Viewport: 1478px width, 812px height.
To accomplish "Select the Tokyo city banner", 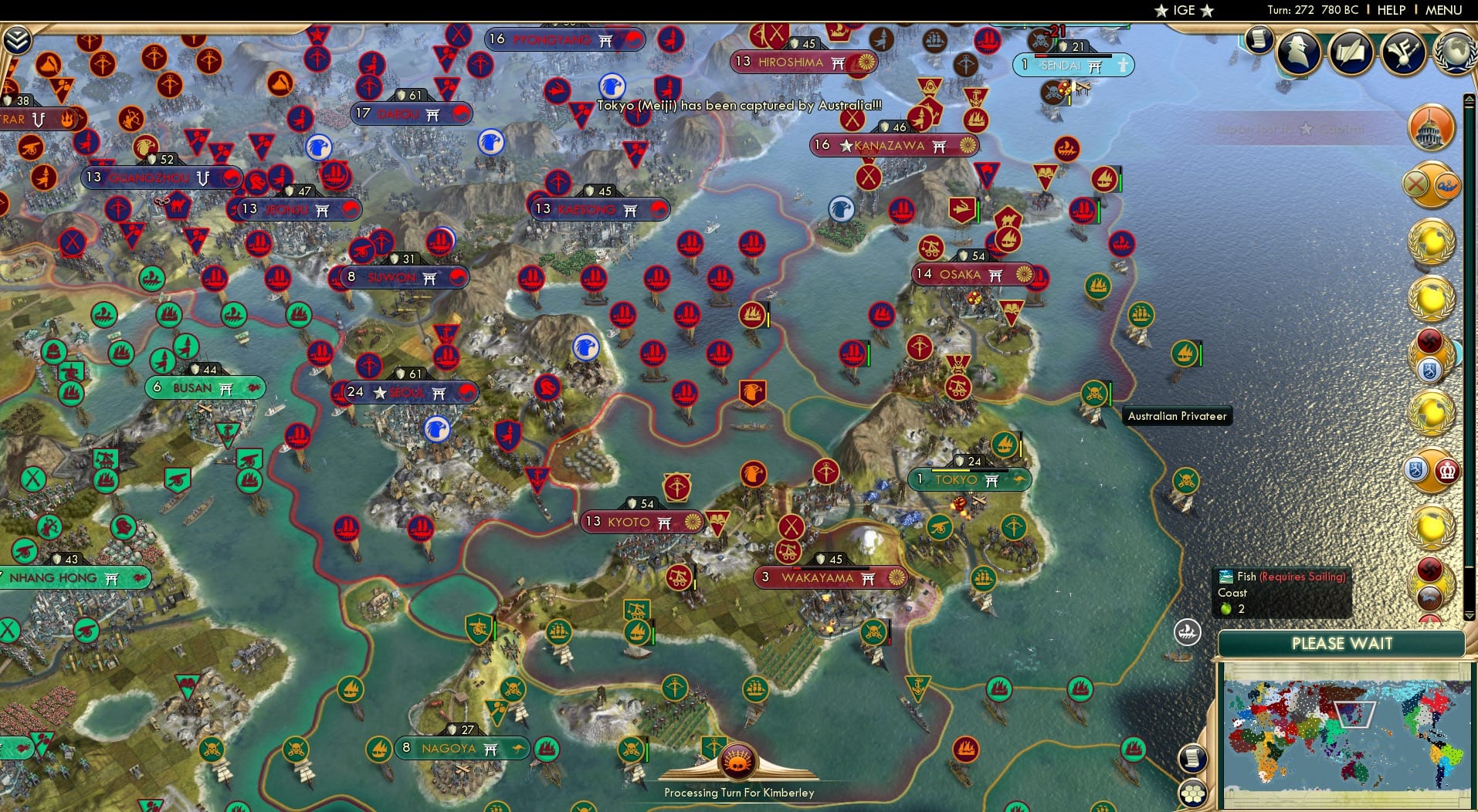I will [x=968, y=480].
